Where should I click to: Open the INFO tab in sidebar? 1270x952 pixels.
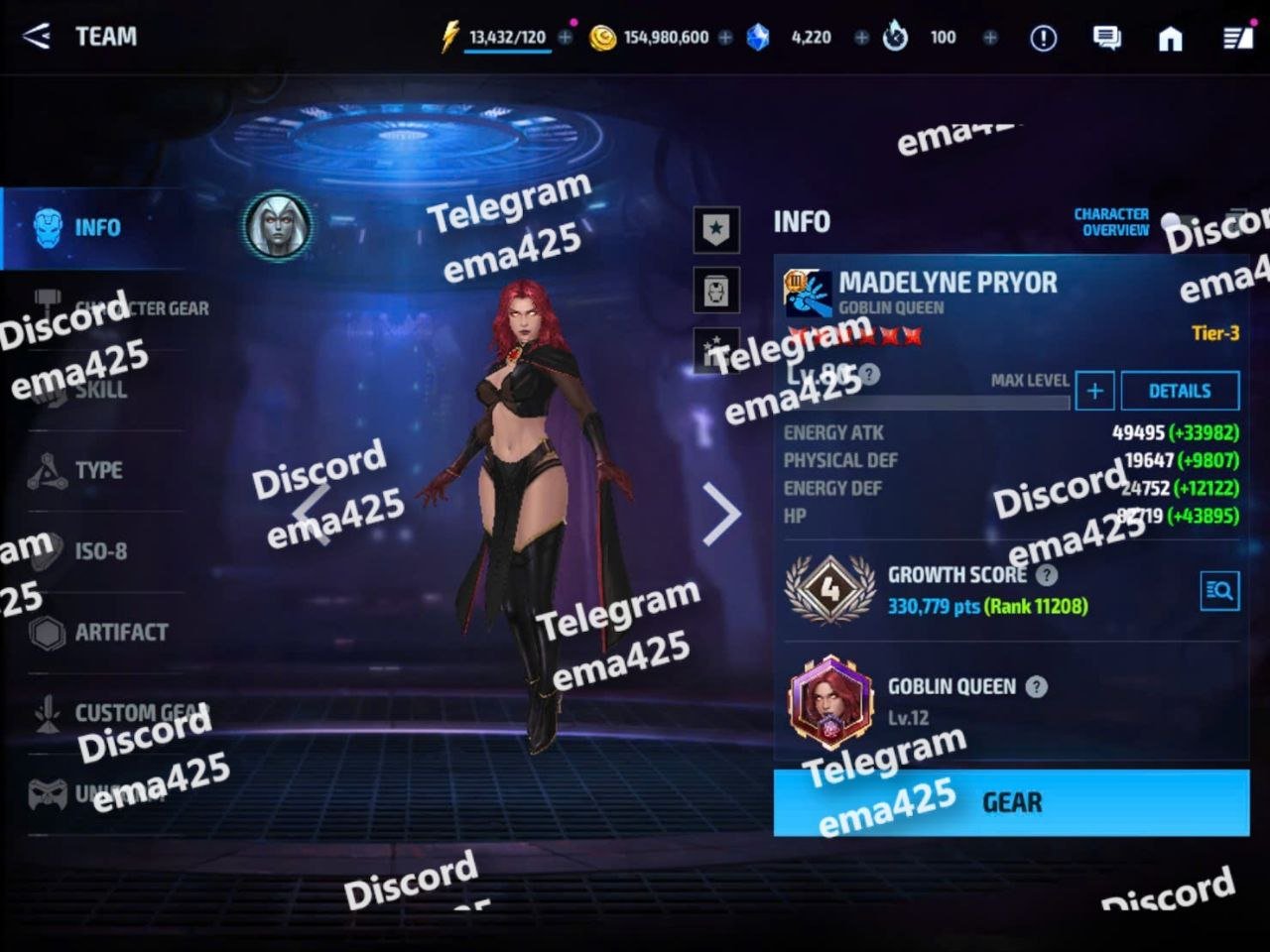(x=95, y=228)
